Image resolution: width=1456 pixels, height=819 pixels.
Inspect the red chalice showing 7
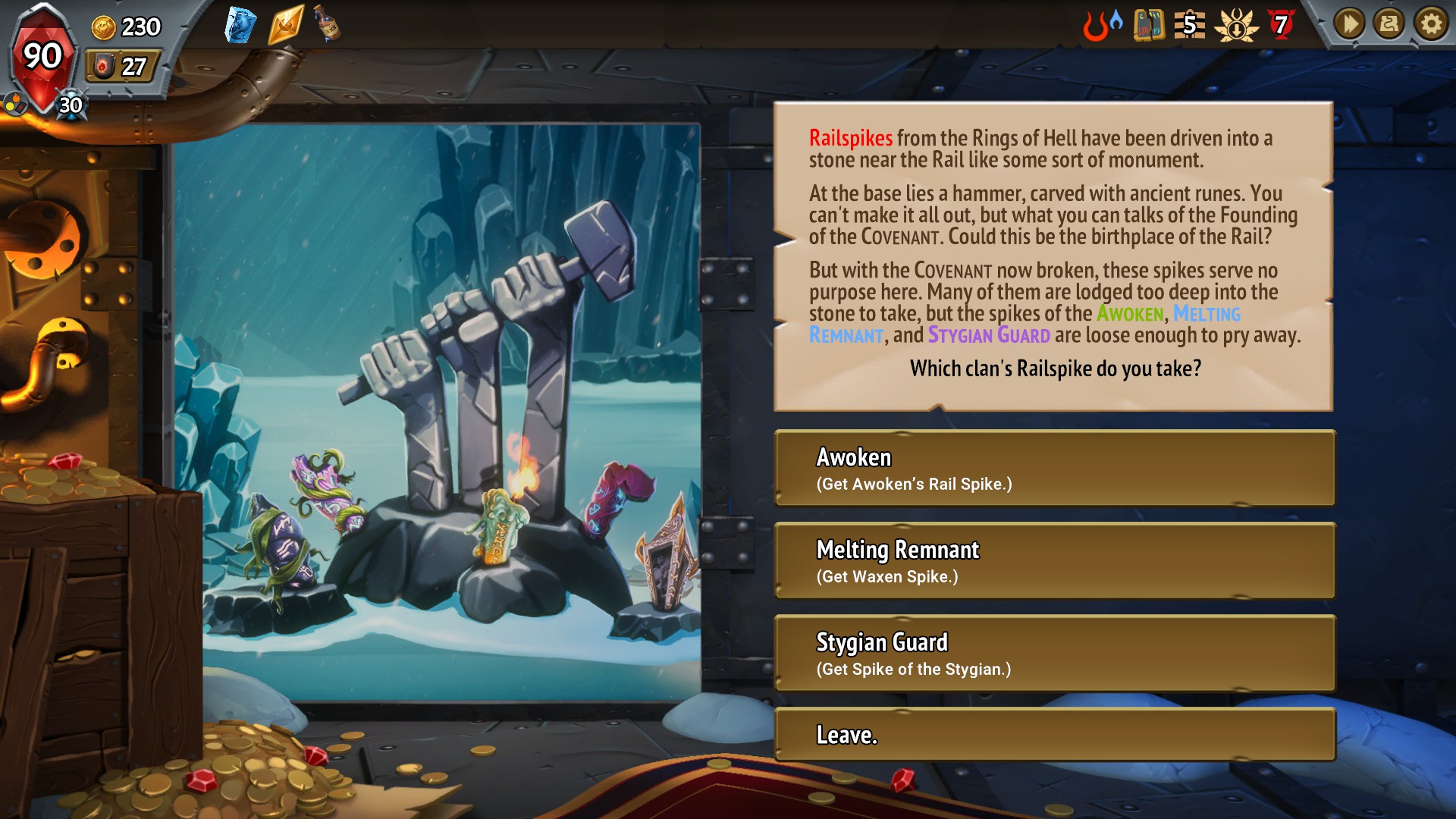click(1282, 26)
